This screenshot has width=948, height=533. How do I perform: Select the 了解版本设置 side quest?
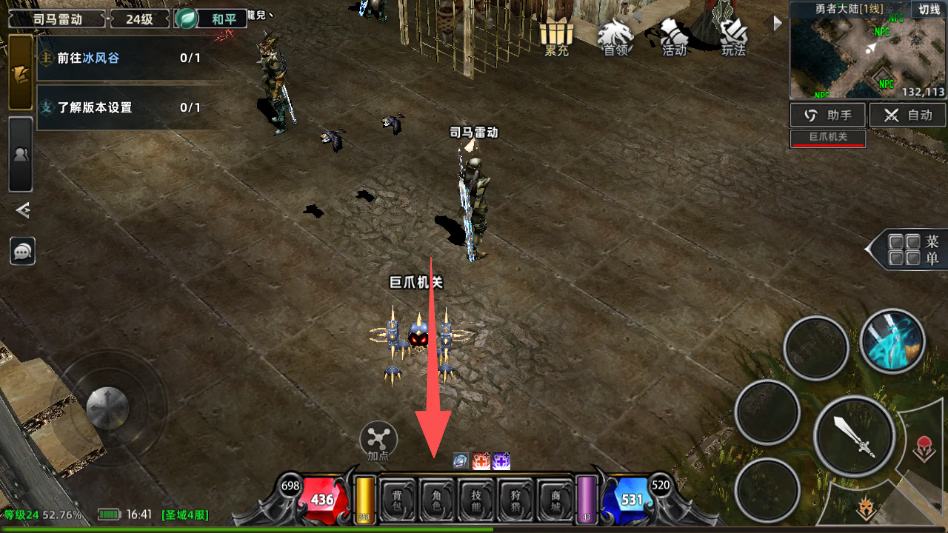click(120, 107)
